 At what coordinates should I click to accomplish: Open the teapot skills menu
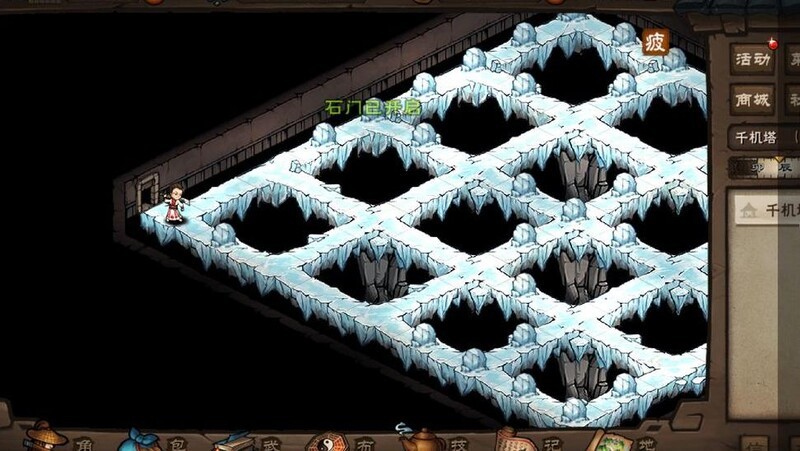pos(420,438)
